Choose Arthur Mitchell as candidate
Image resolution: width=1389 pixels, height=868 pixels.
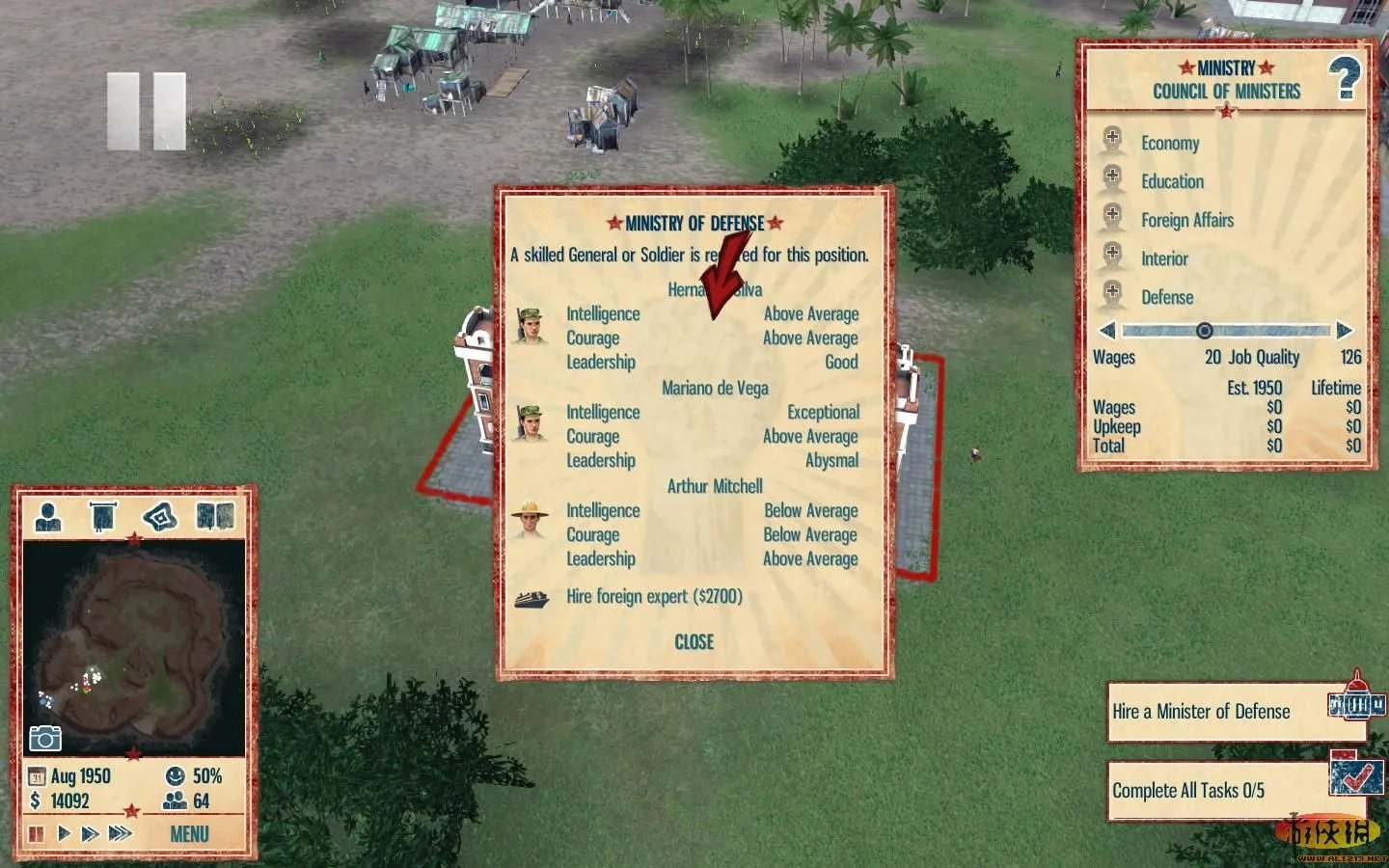click(x=715, y=487)
